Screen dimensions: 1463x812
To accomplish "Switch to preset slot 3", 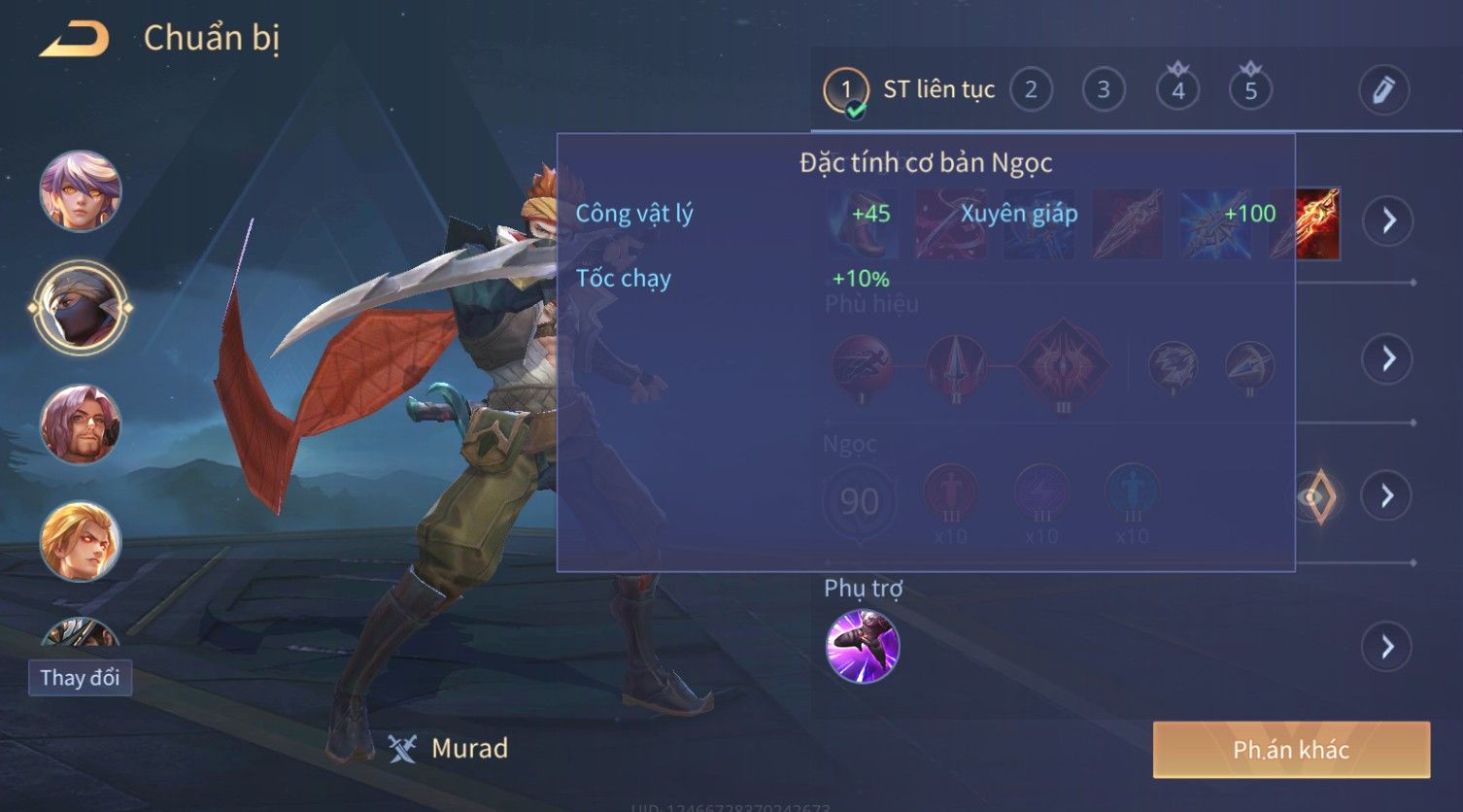I will click(1104, 90).
